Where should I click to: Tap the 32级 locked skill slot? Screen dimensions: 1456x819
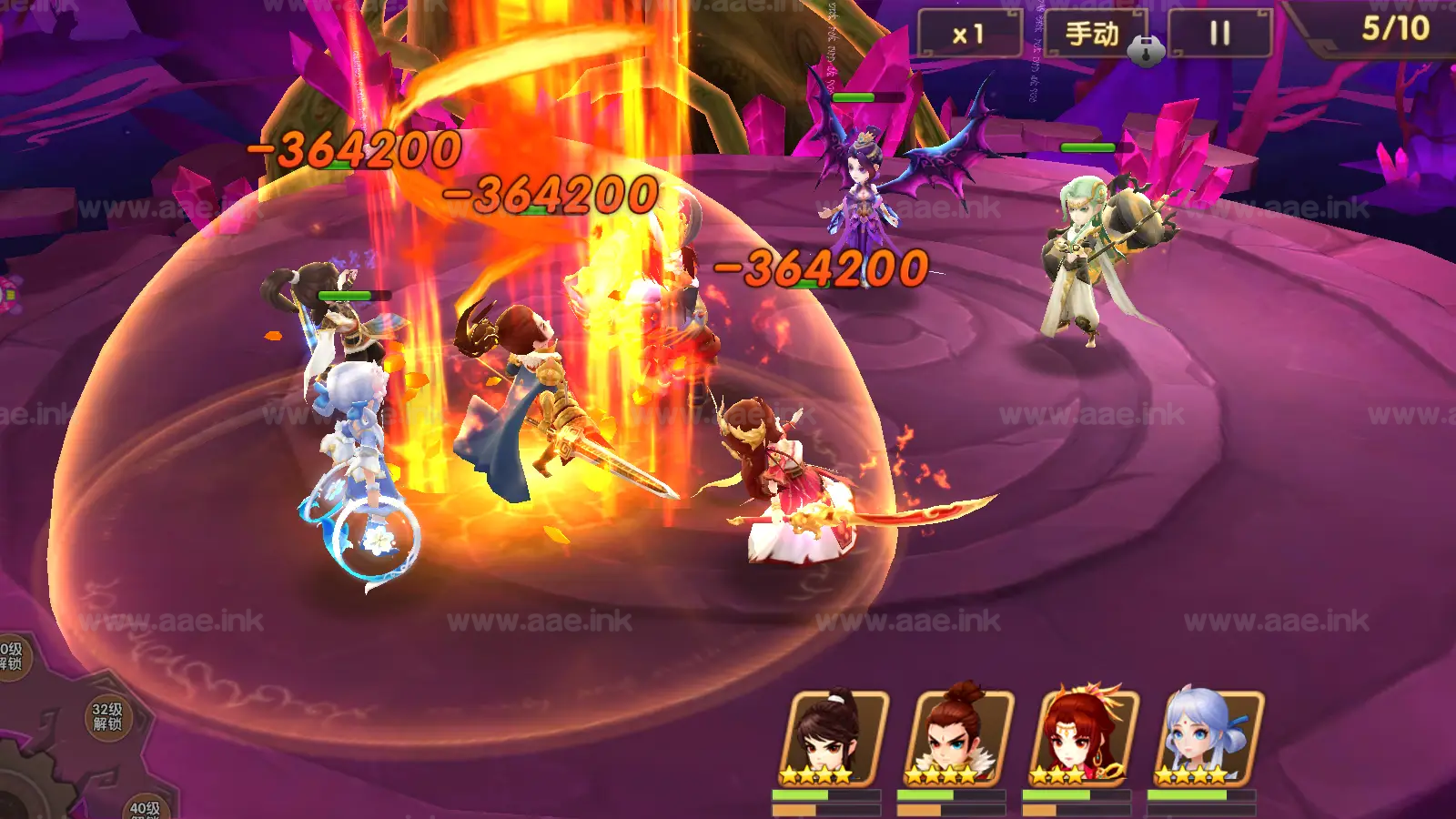[107, 716]
